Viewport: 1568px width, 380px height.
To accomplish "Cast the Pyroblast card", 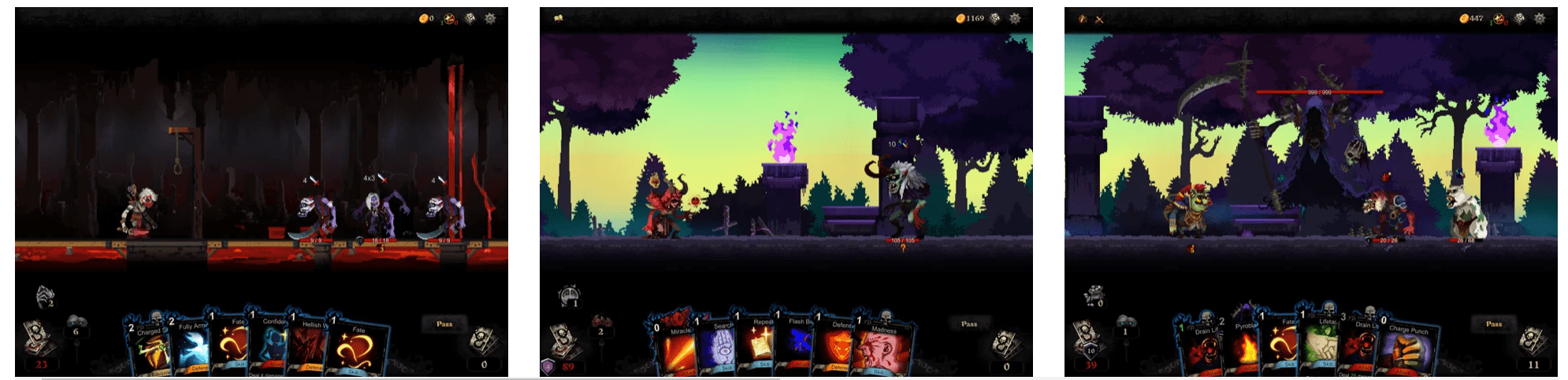I will (1245, 347).
